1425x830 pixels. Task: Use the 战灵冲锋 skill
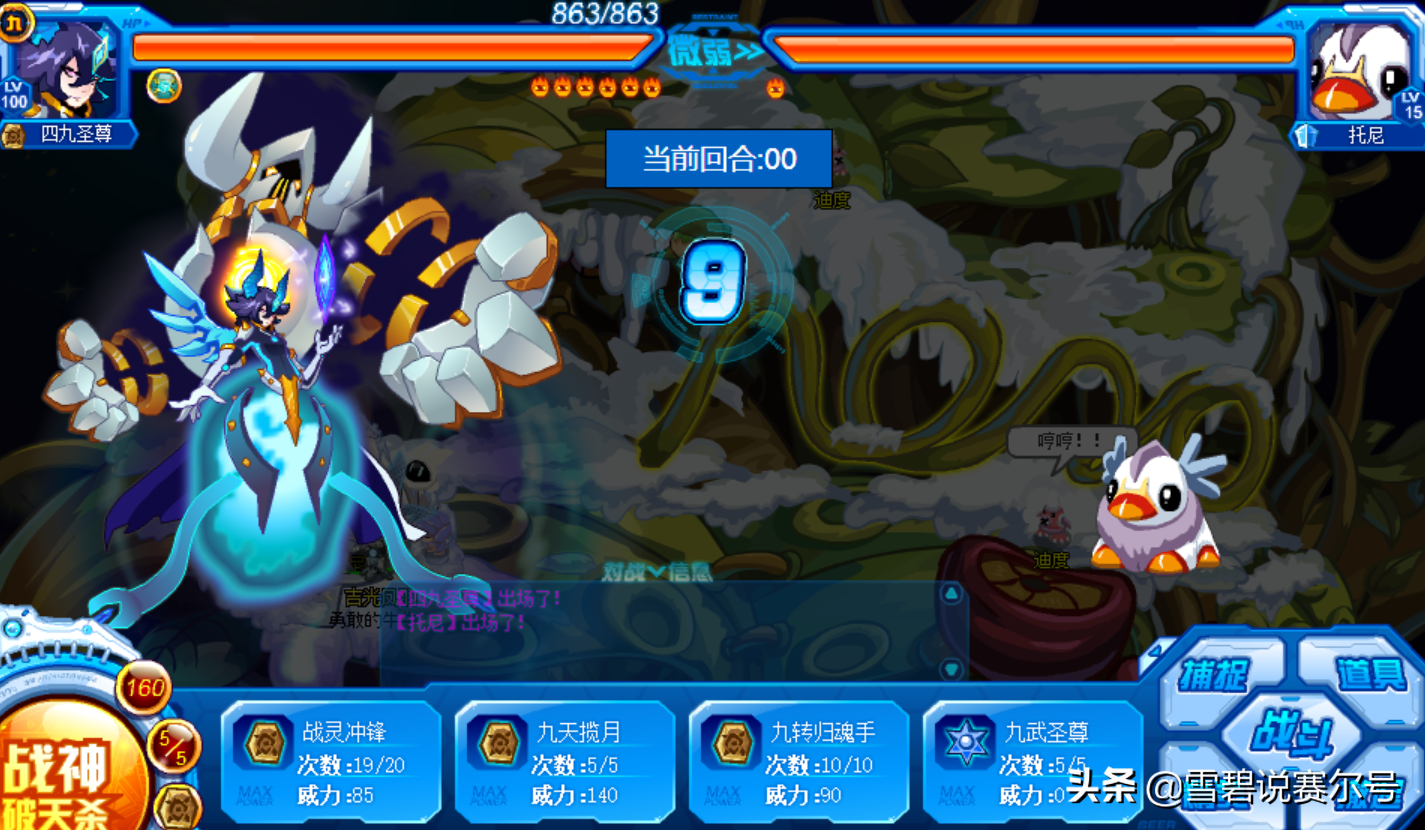[331, 764]
